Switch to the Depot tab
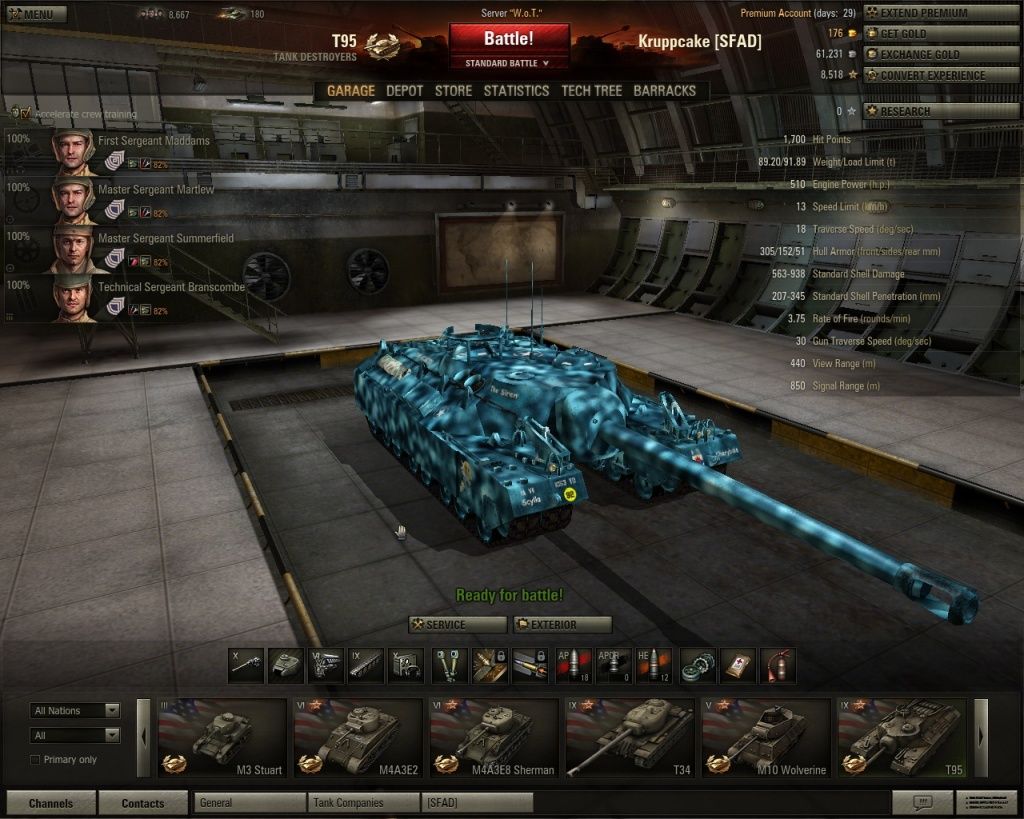This screenshot has width=1024, height=819. coord(405,90)
